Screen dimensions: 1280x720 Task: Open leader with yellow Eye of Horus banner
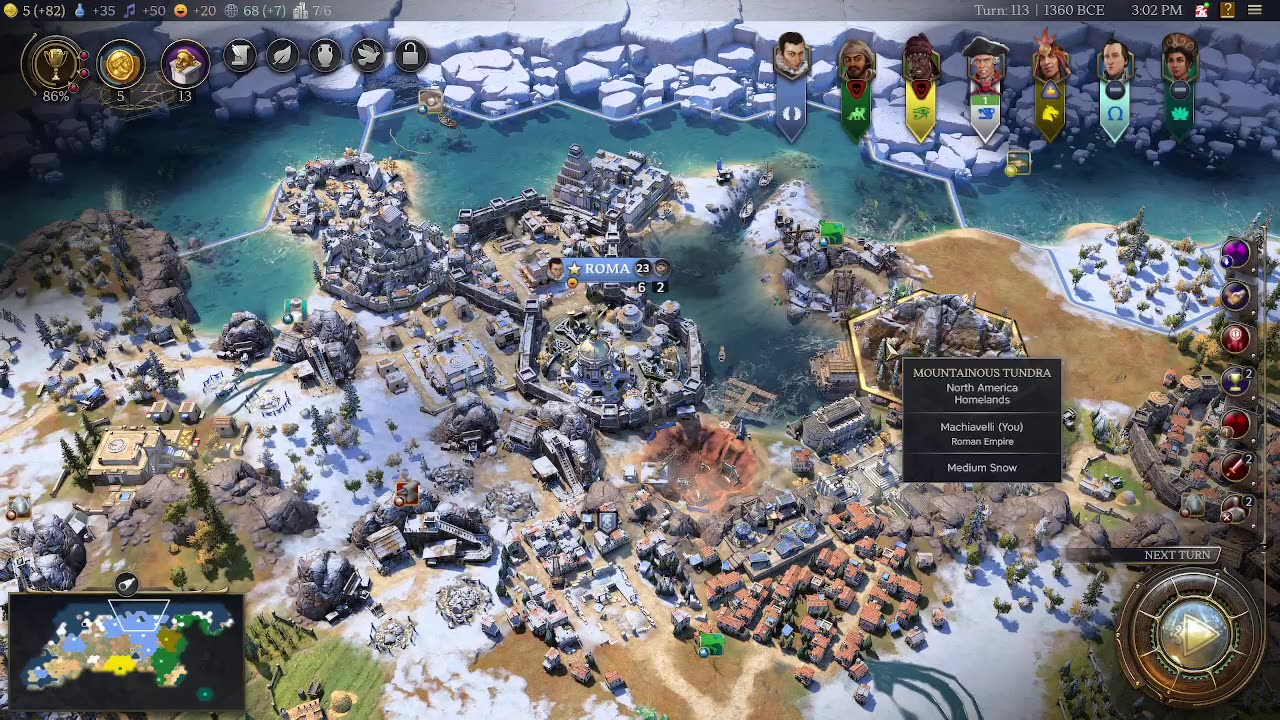920,62
